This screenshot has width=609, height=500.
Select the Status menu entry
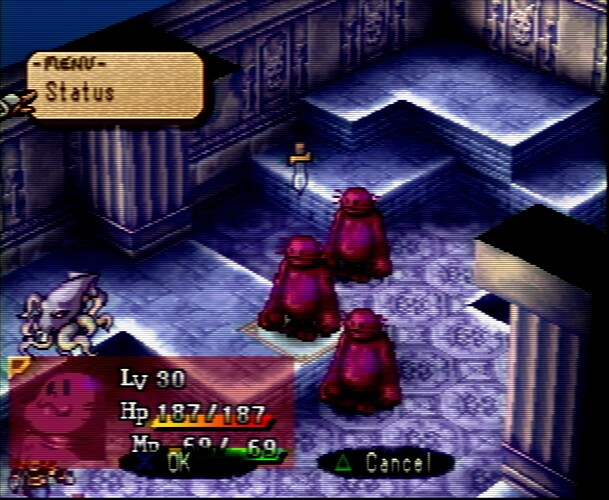(82, 93)
